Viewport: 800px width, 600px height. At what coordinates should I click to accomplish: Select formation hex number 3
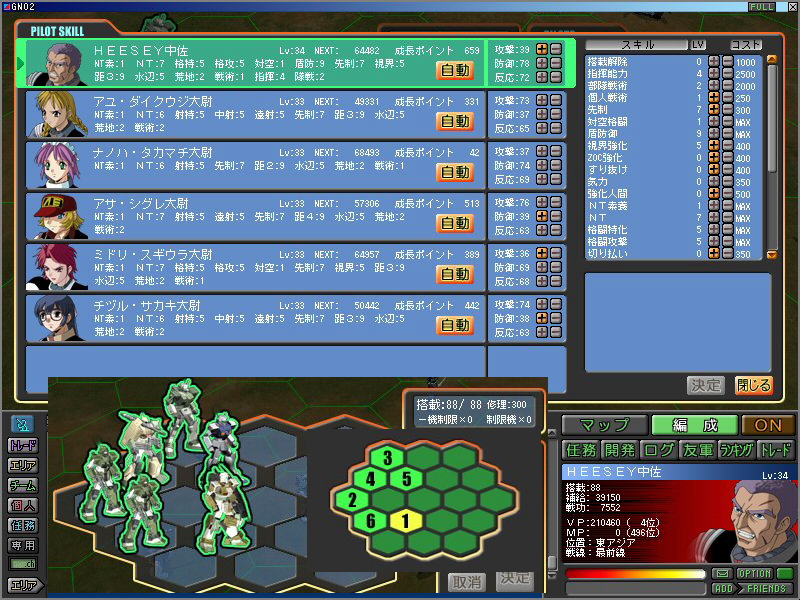[386, 458]
